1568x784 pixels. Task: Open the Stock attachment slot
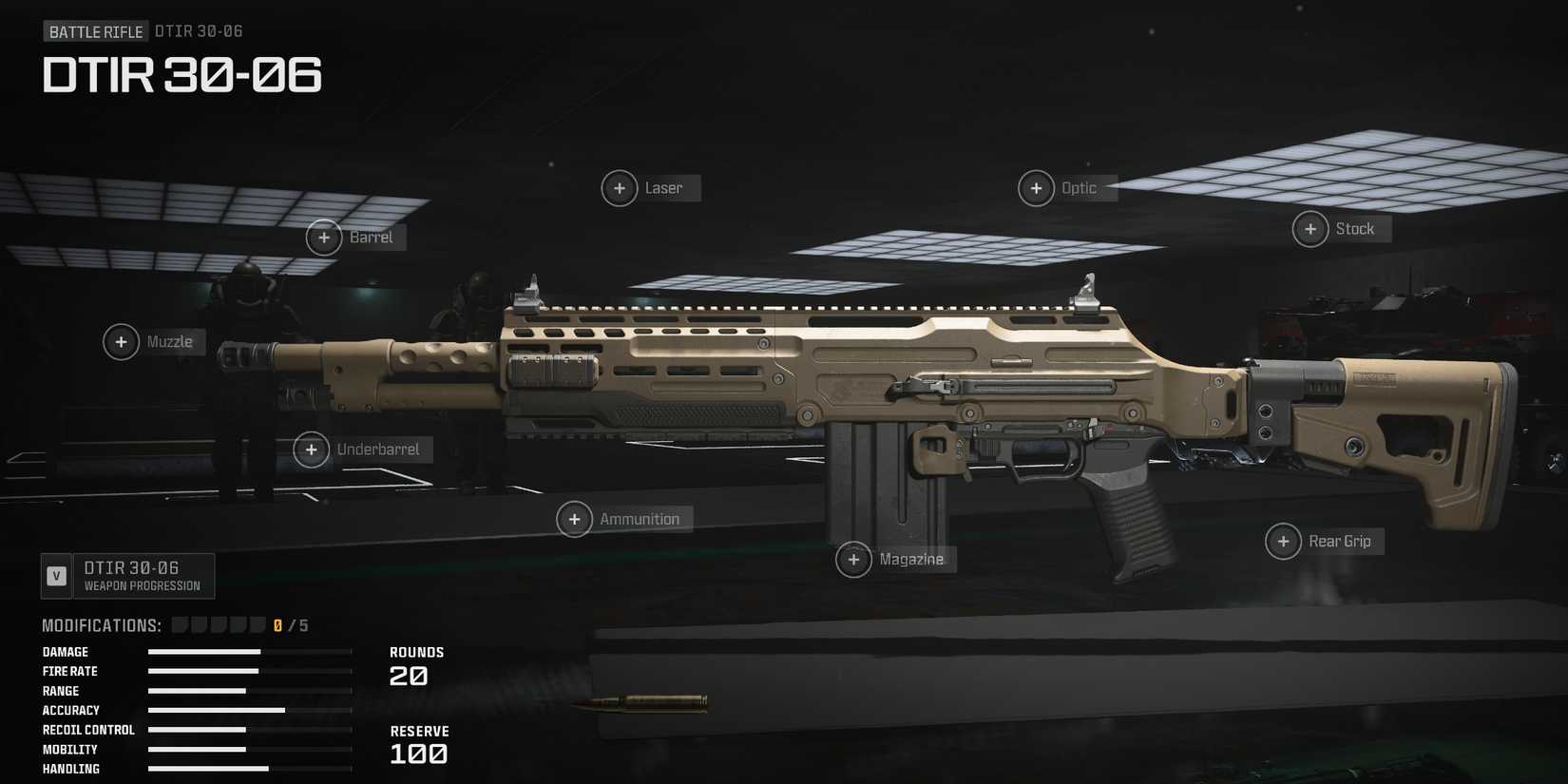1310,228
